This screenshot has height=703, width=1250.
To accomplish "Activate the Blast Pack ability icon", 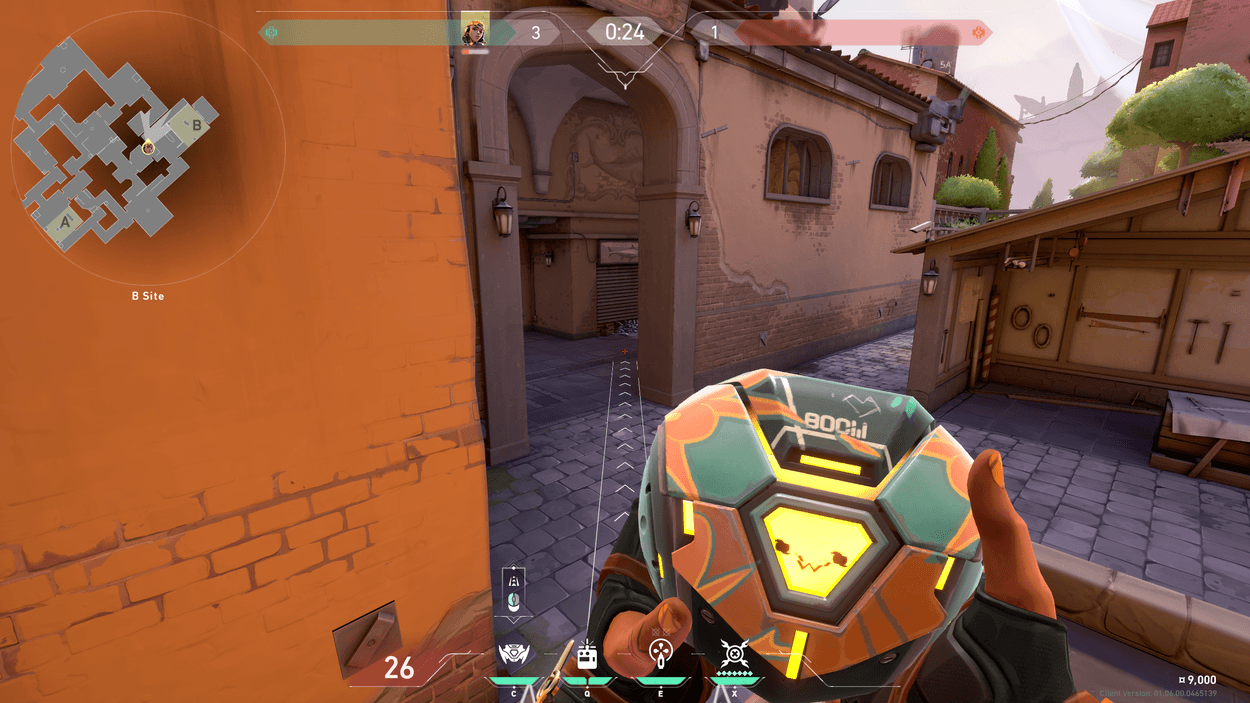I will coord(587,656).
